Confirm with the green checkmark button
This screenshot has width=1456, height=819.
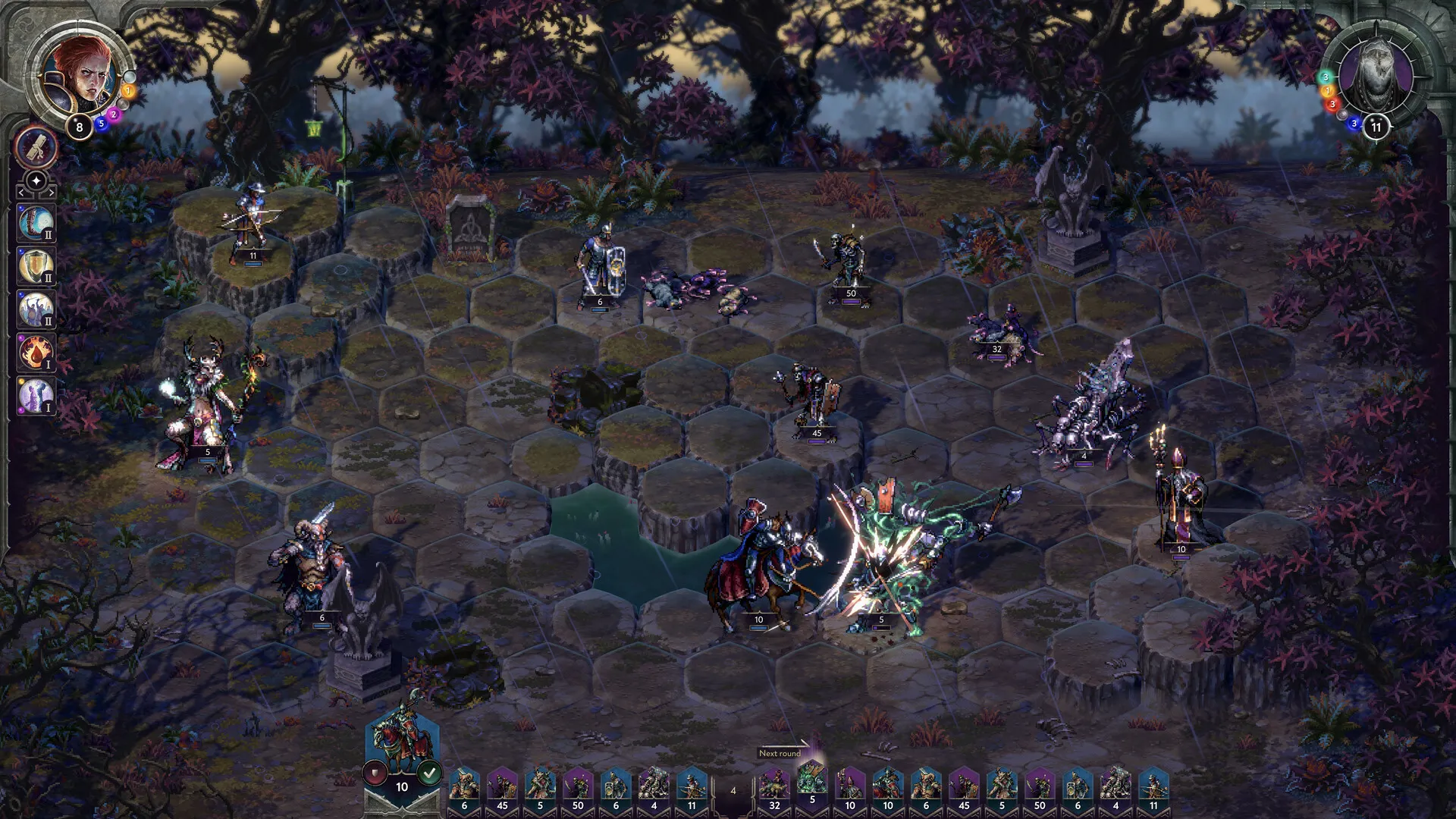click(x=430, y=773)
